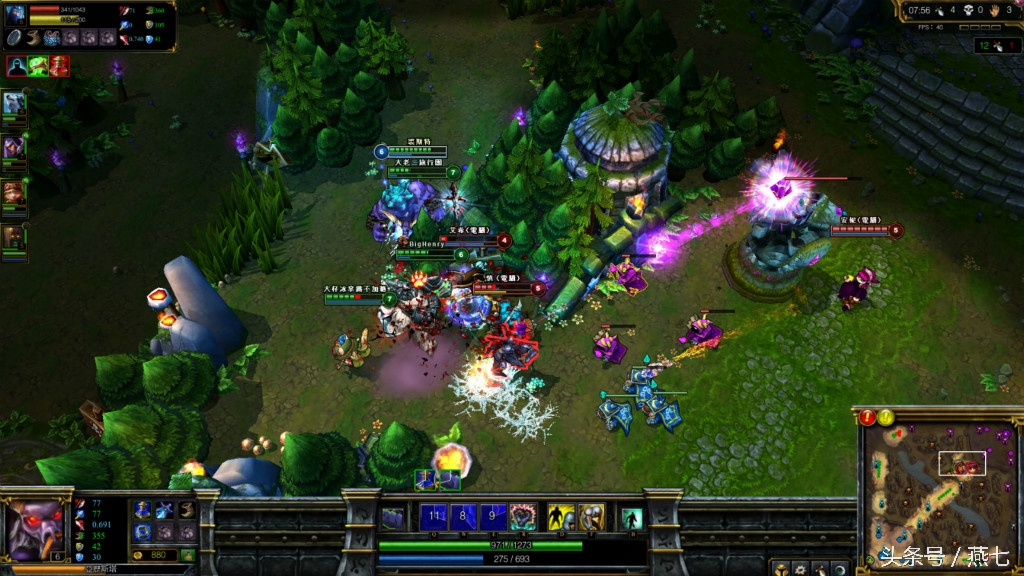
Task: Click the green buff icon
Action: [x=39, y=66]
